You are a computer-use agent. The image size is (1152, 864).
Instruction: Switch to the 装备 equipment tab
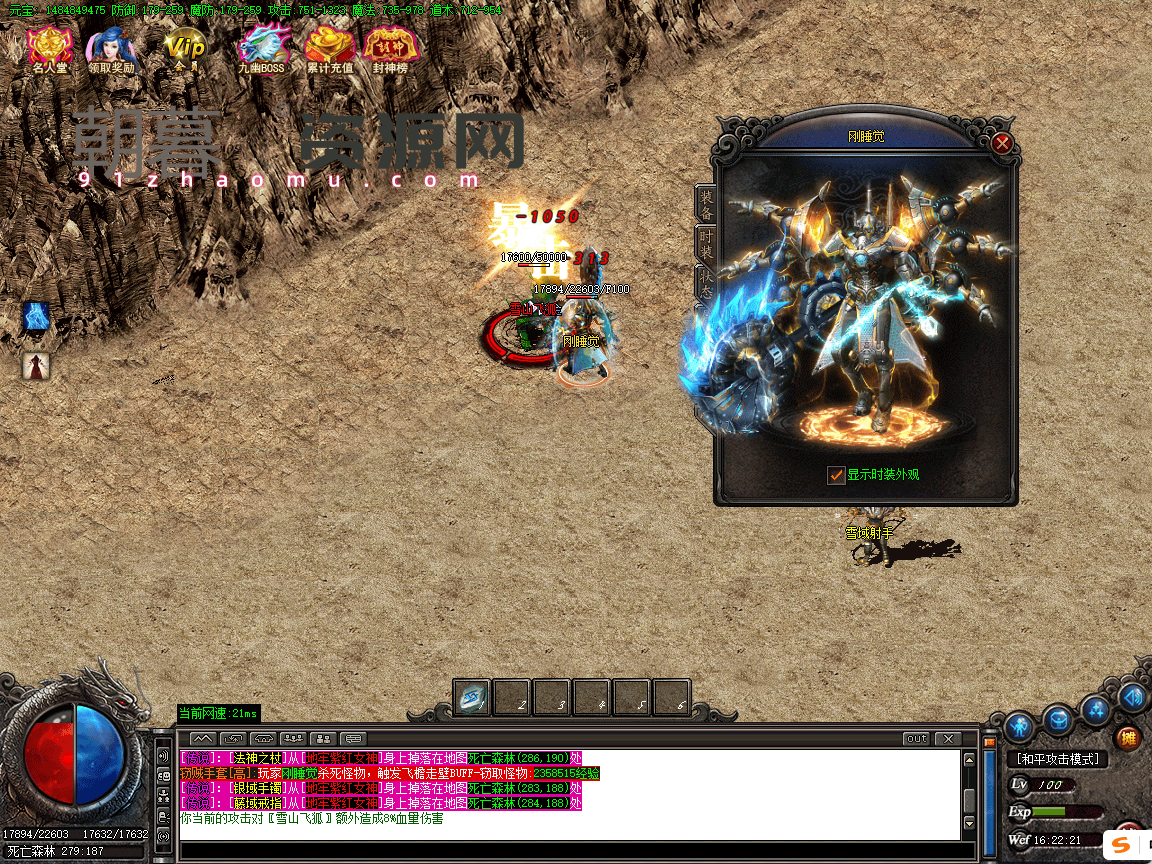point(706,203)
